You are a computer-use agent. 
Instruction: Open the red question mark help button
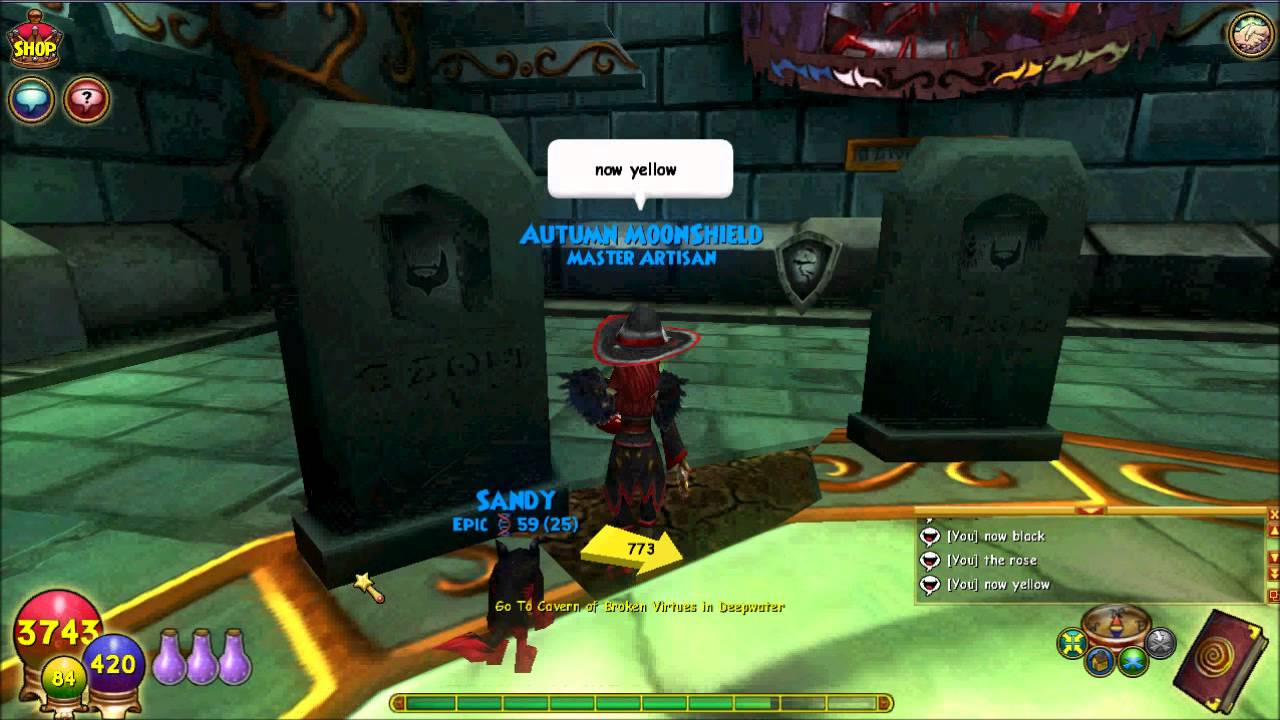[87, 100]
